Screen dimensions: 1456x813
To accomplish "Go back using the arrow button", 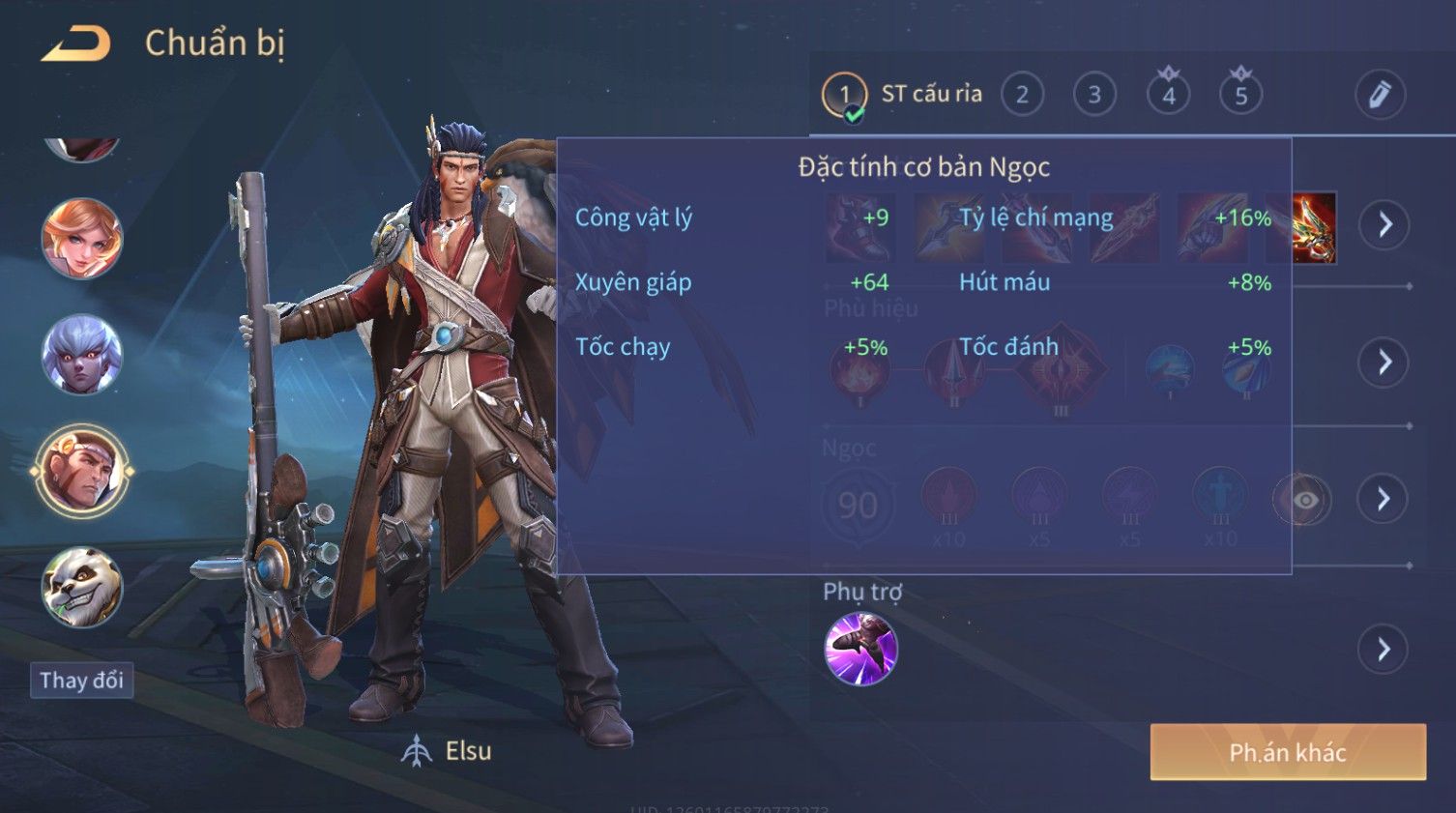I will (x=76, y=44).
